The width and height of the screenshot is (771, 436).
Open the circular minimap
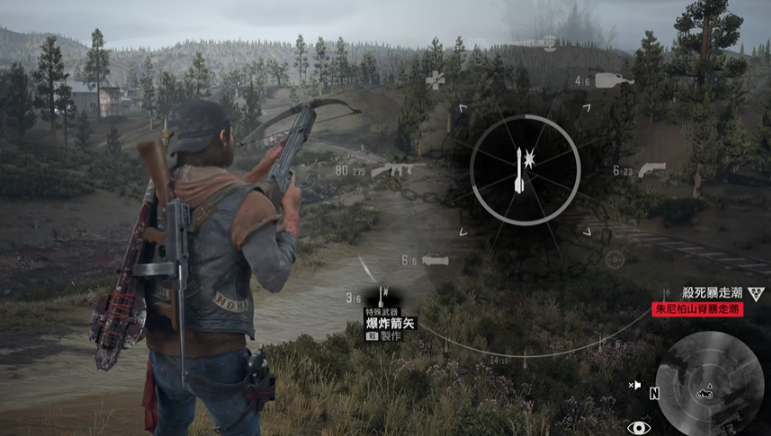[x=709, y=383]
